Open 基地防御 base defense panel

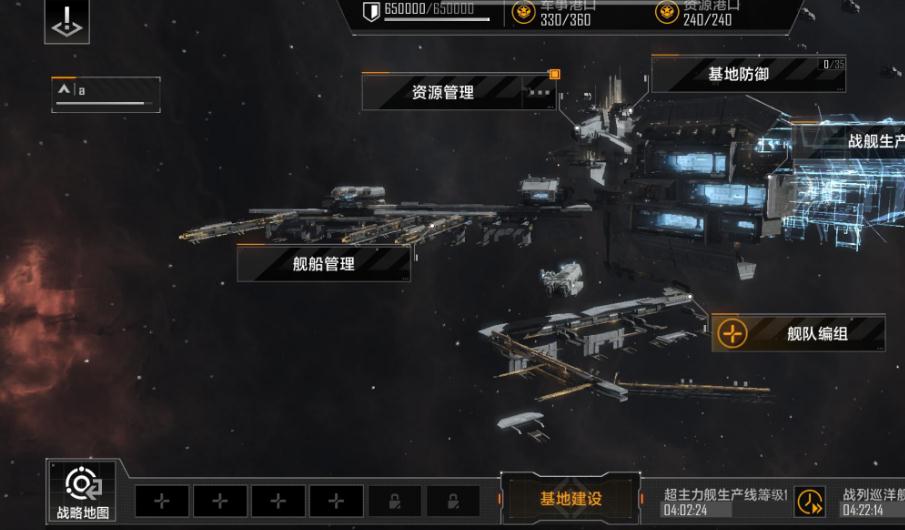(739, 75)
